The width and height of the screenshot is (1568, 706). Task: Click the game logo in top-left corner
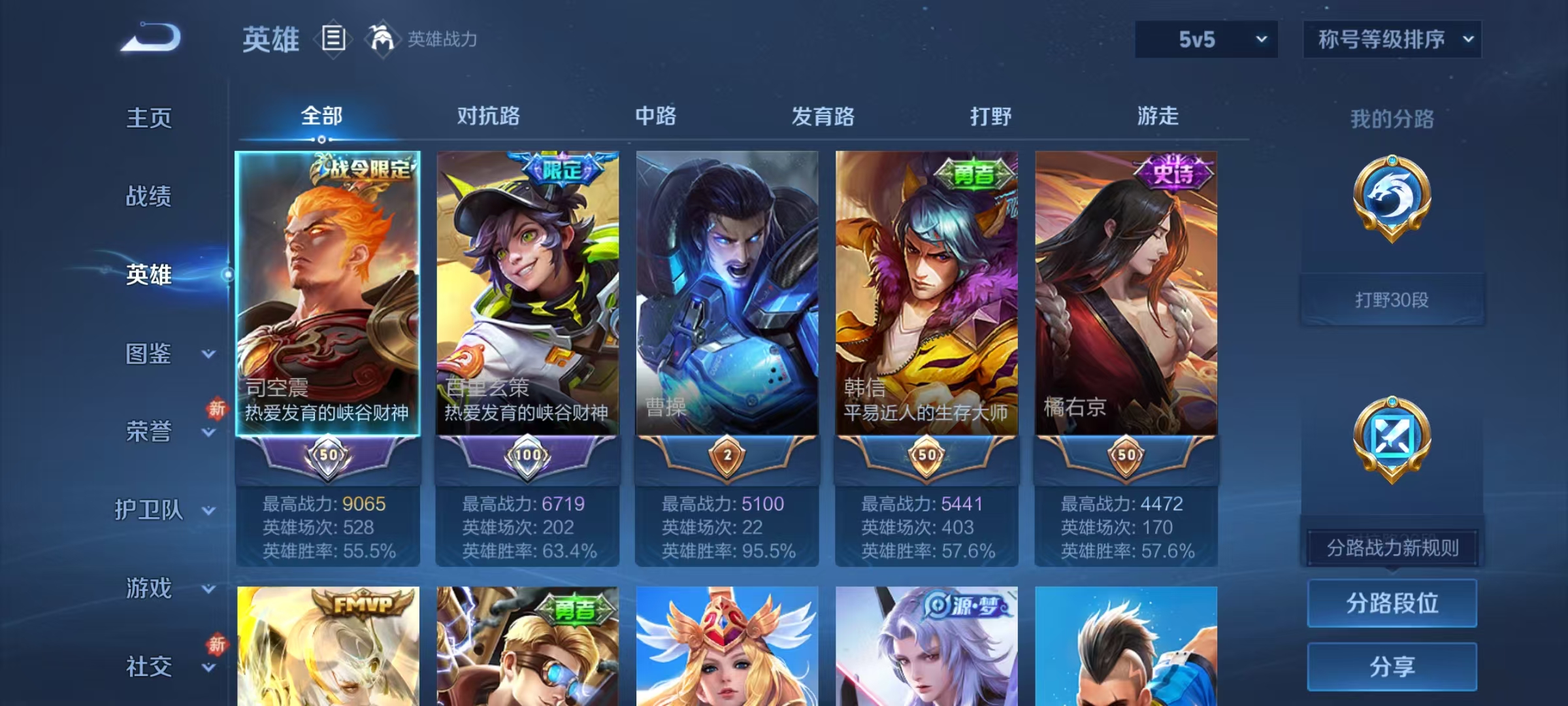pos(150,36)
